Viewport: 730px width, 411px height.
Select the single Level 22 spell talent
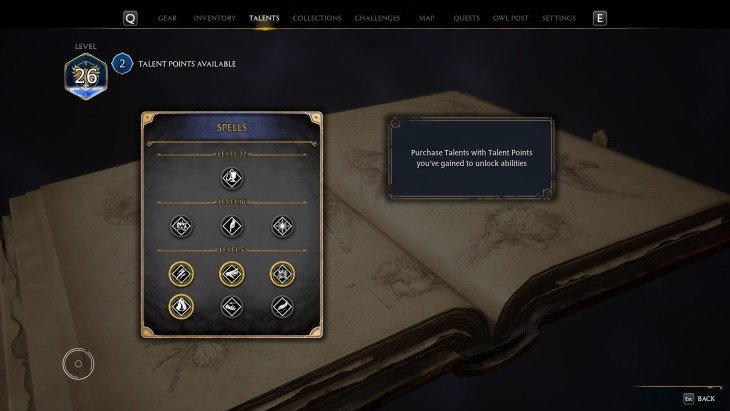[232, 178]
